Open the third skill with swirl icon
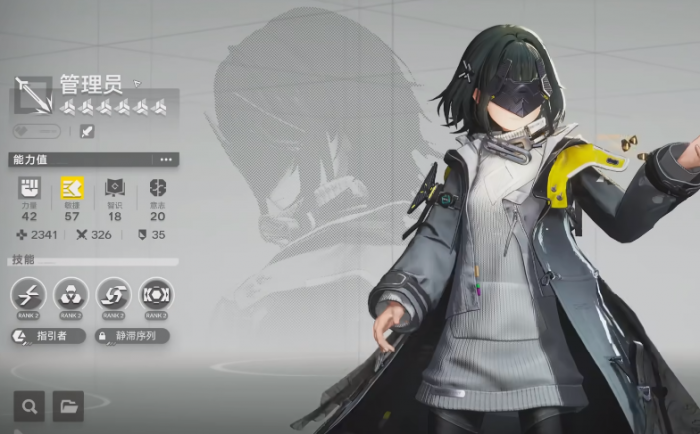Screen dimensions: 700x434 (x=113, y=294)
